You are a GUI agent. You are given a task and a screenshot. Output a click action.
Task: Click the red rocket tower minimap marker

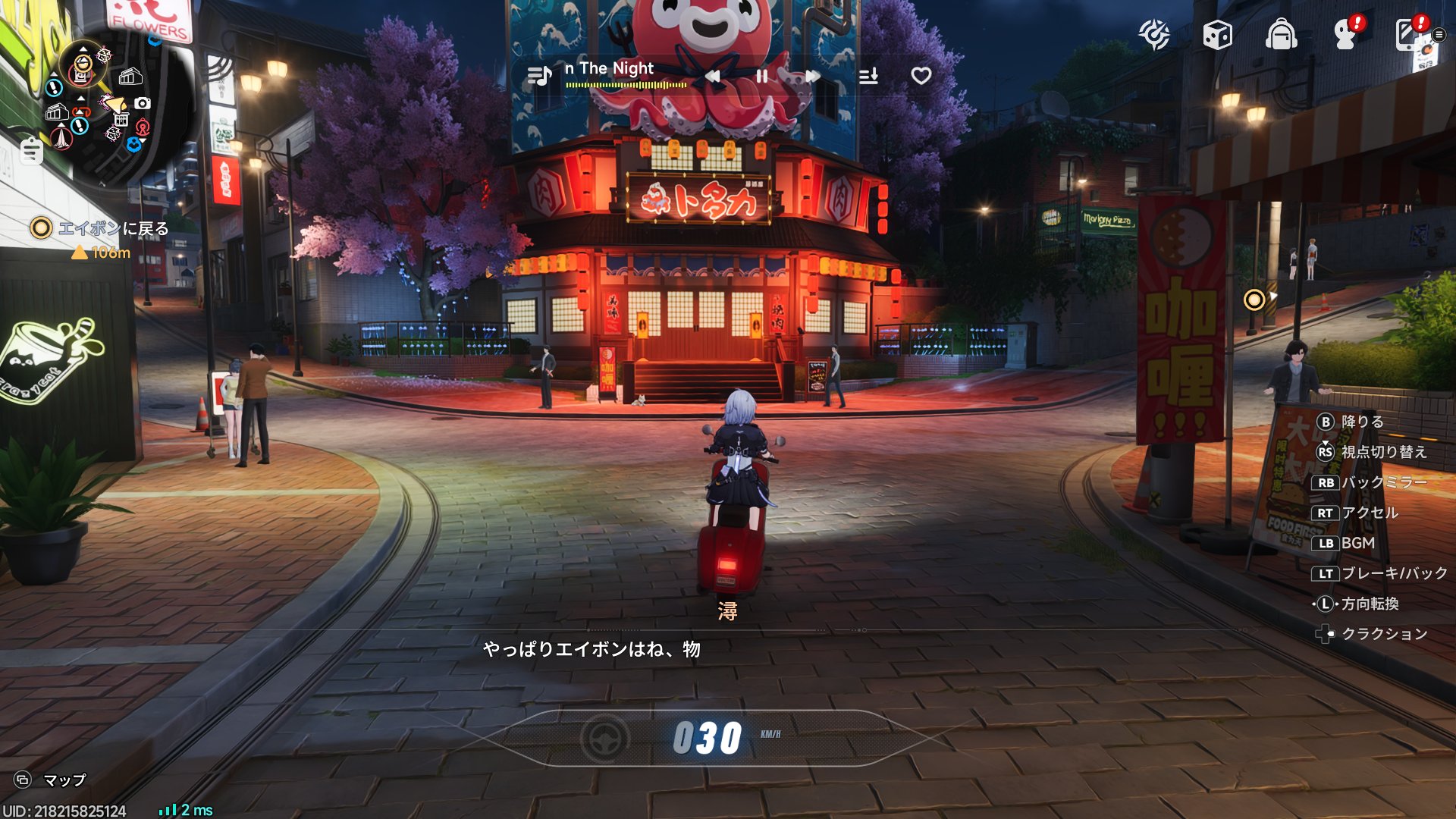(61, 137)
